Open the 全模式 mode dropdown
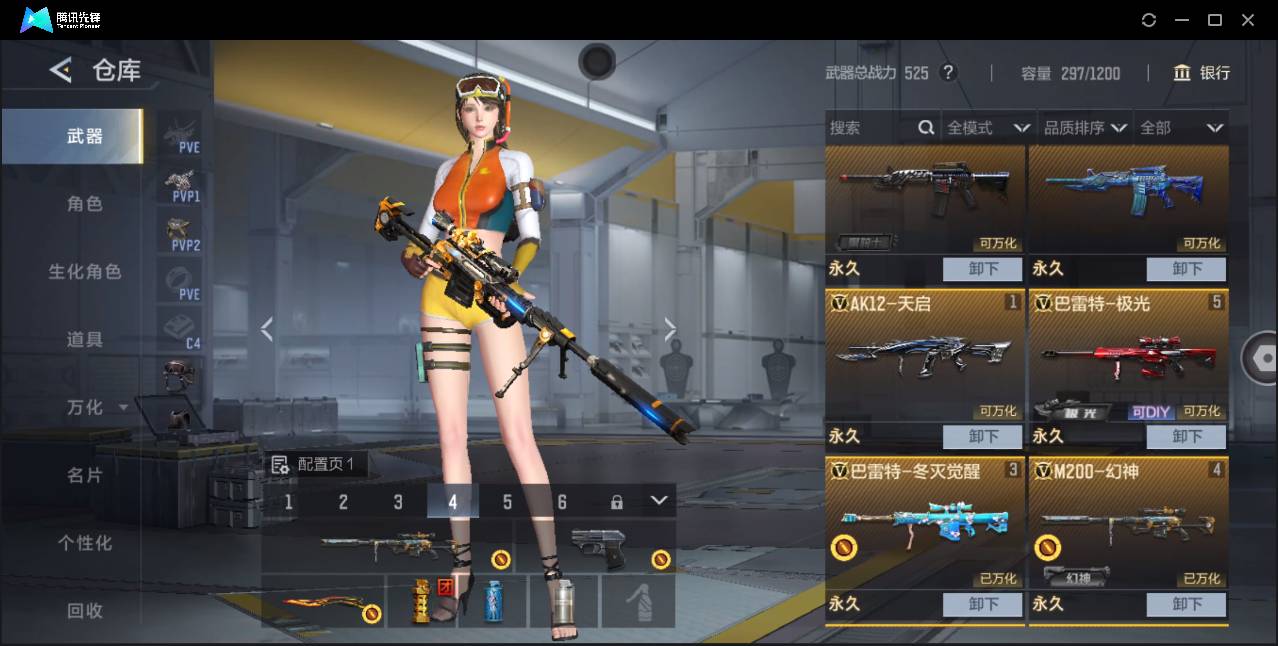1278x646 pixels. (x=988, y=128)
